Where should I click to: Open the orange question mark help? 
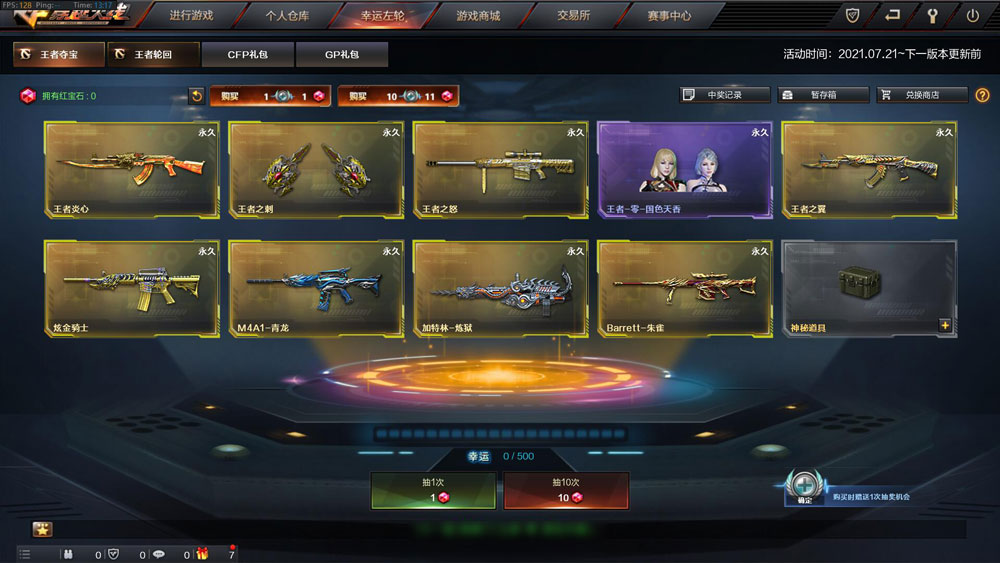(x=982, y=95)
